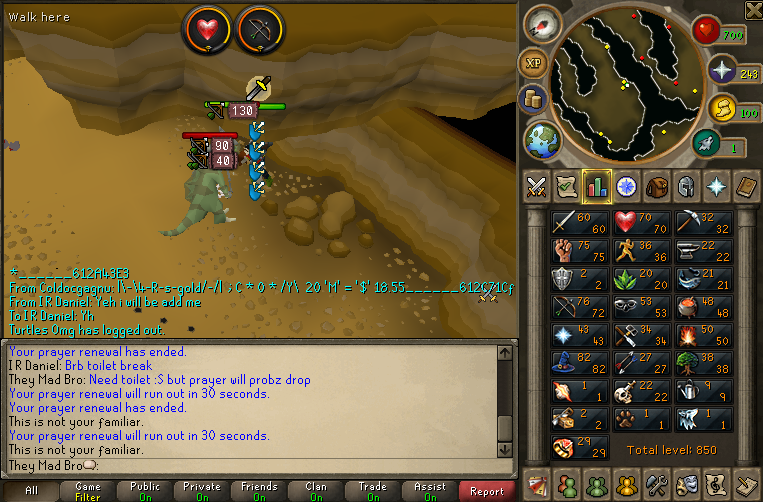Screen dimensions: 763x502
Task: Open the Task List scroll tab
Action: click(x=567, y=186)
